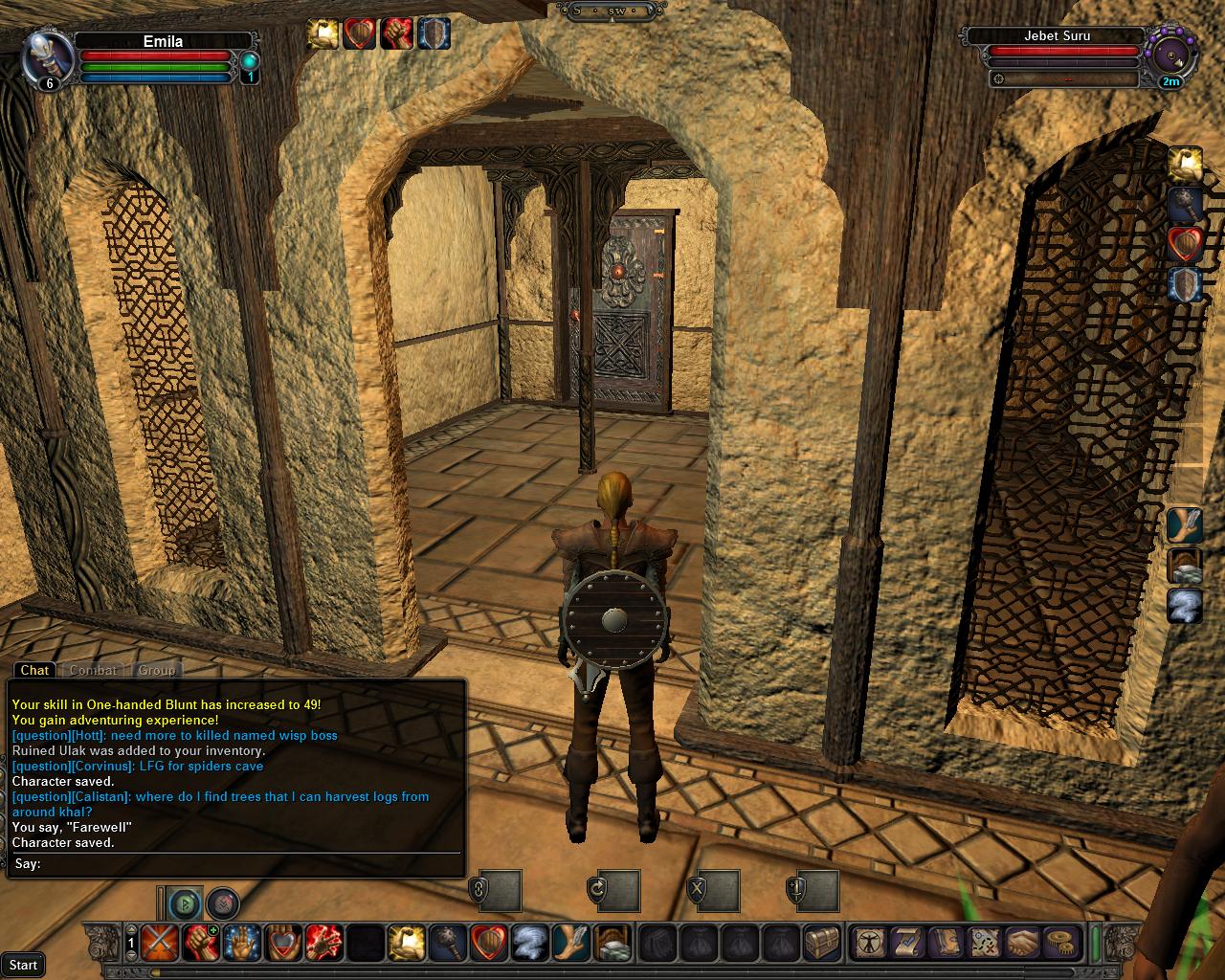Viewport: 1225px width, 980px height.
Task: Switch to the Combat chat tab
Action: [93, 670]
